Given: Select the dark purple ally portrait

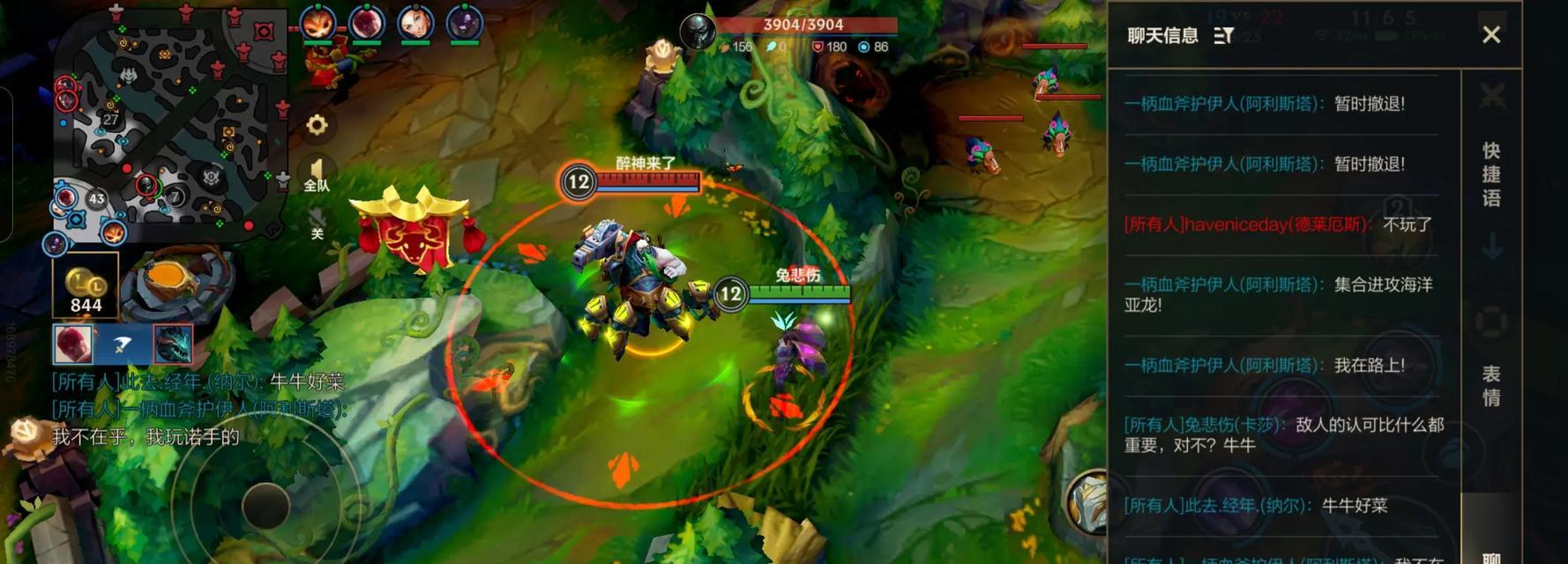Looking at the screenshot, I should click(x=464, y=23).
